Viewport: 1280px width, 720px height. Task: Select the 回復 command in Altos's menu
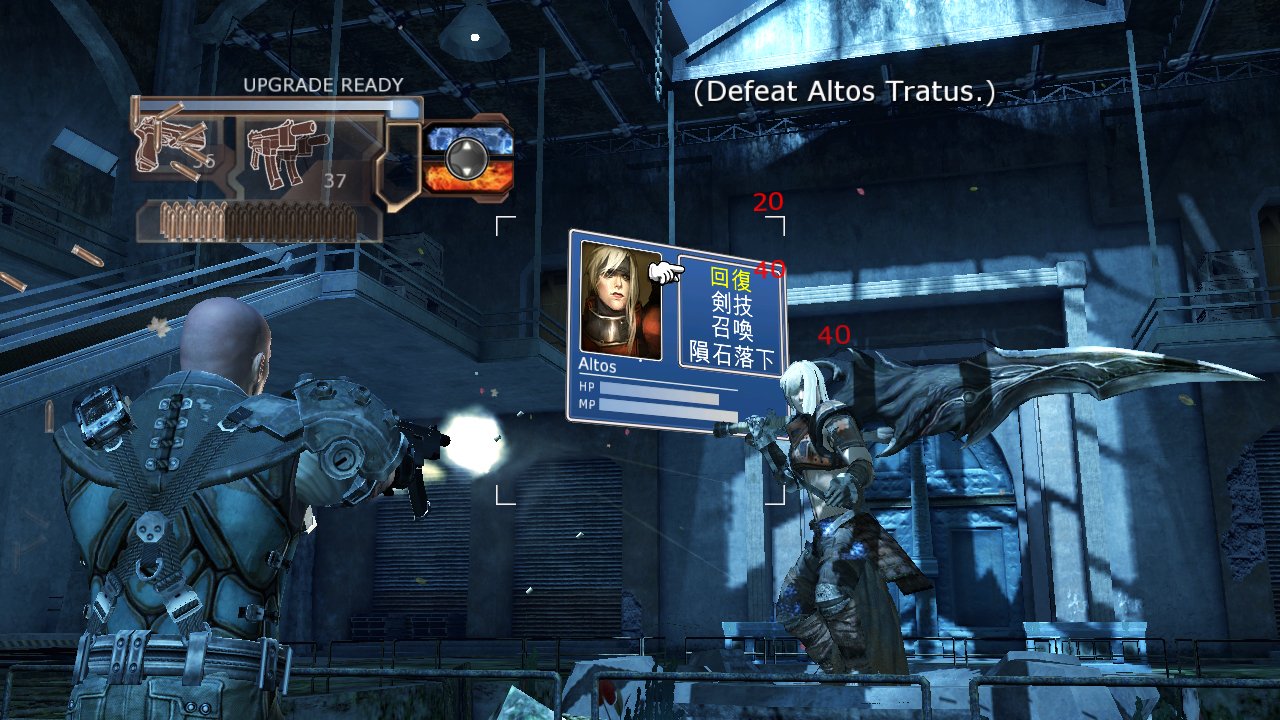click(729, 278)
